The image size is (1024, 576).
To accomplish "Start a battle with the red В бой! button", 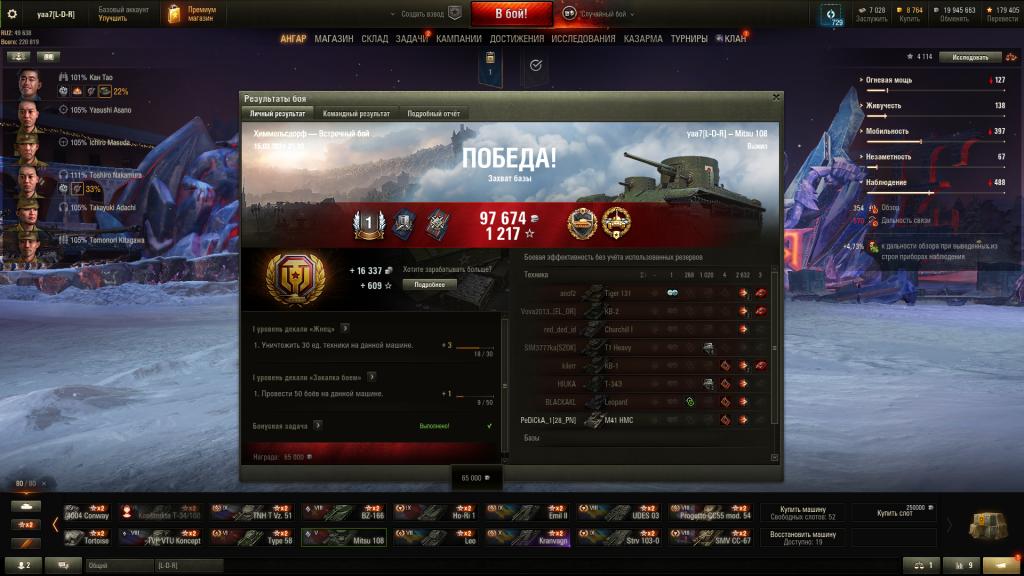I will point(510,14).
